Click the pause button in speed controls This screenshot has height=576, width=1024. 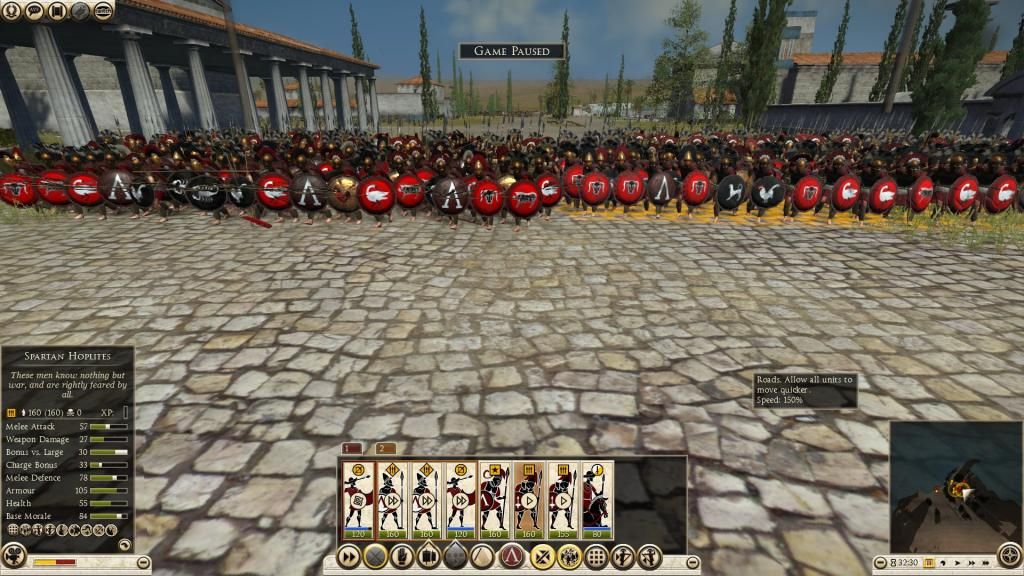928,564
